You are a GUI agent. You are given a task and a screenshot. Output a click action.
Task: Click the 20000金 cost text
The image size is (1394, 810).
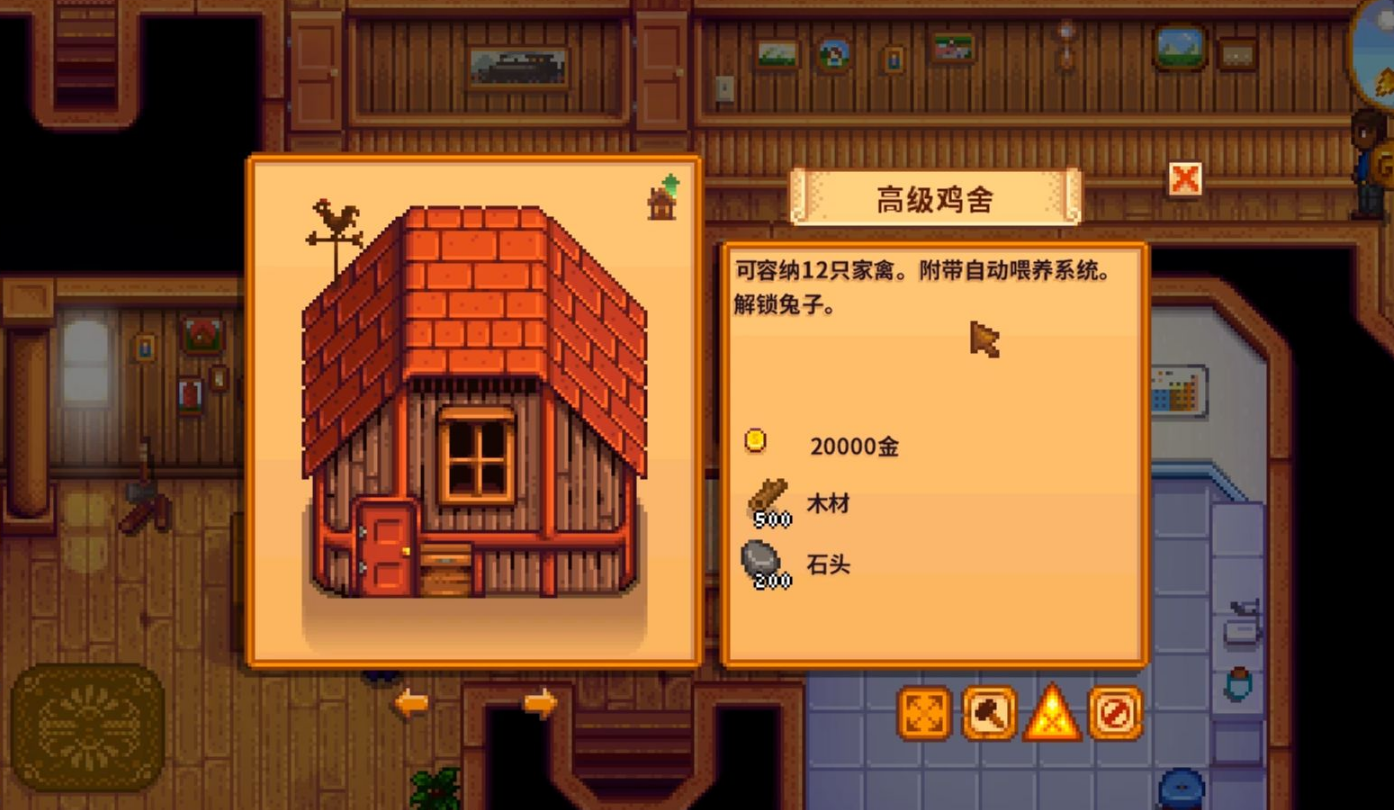coord(855,447)
